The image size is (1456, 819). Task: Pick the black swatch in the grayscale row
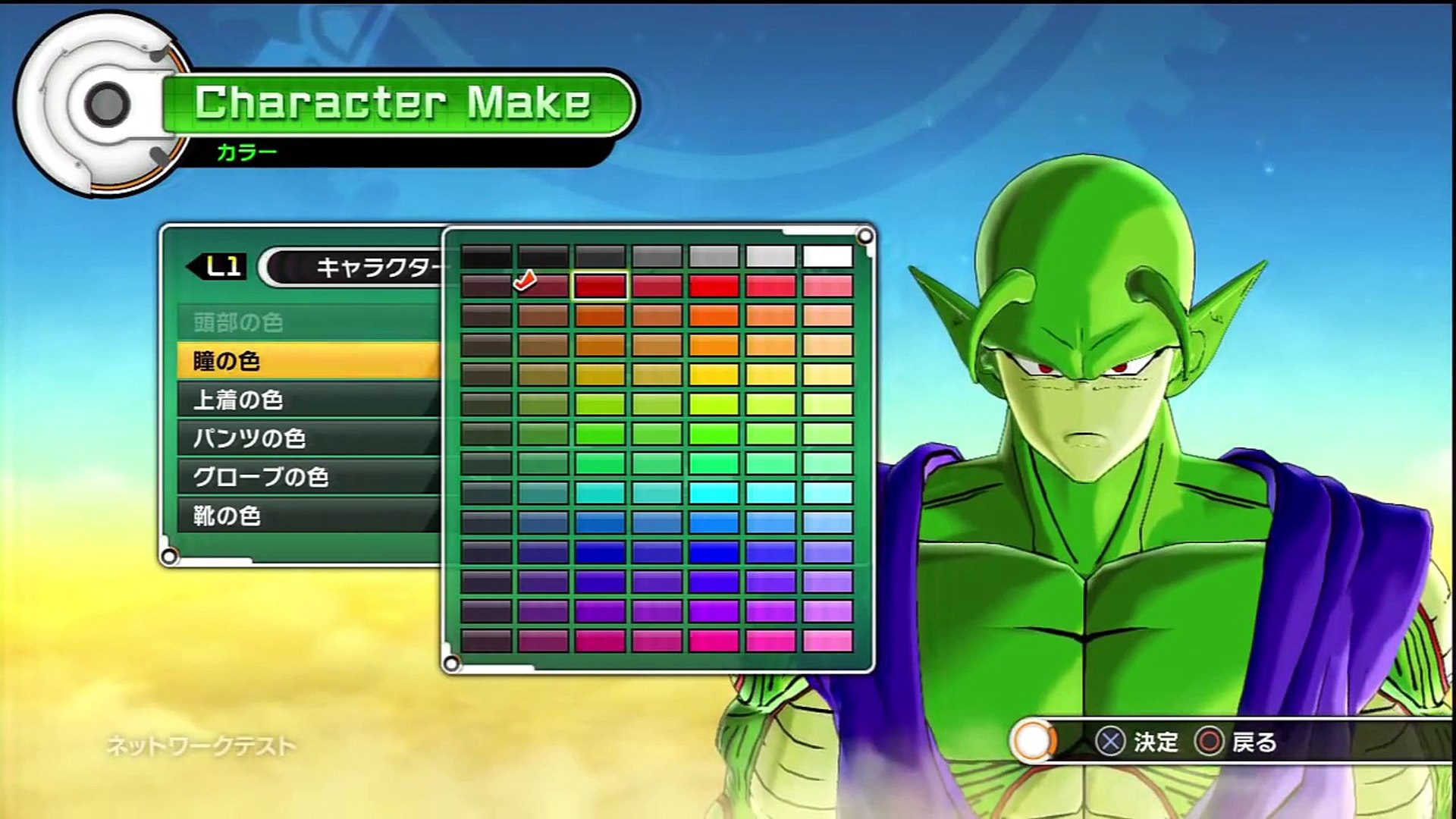pyautogui.click(x=486, y=256)
